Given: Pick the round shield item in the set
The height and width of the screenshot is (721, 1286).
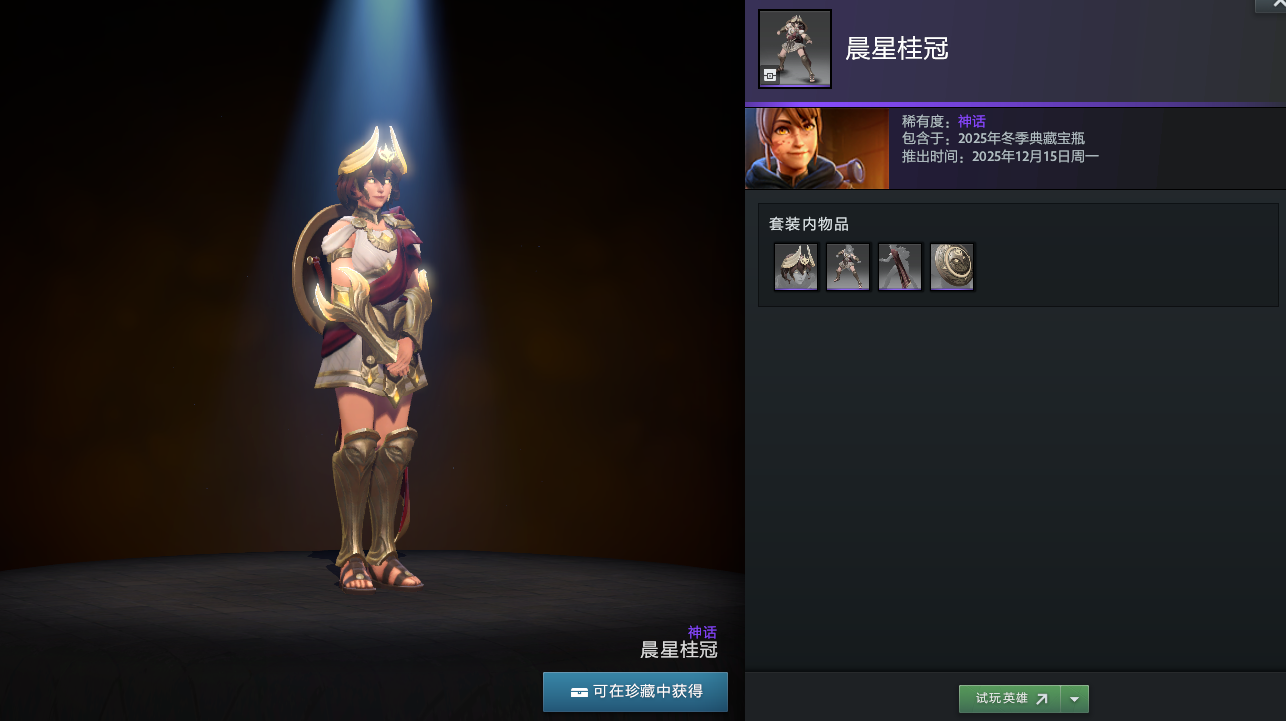Looking at the screenshot, I should 952,267.
